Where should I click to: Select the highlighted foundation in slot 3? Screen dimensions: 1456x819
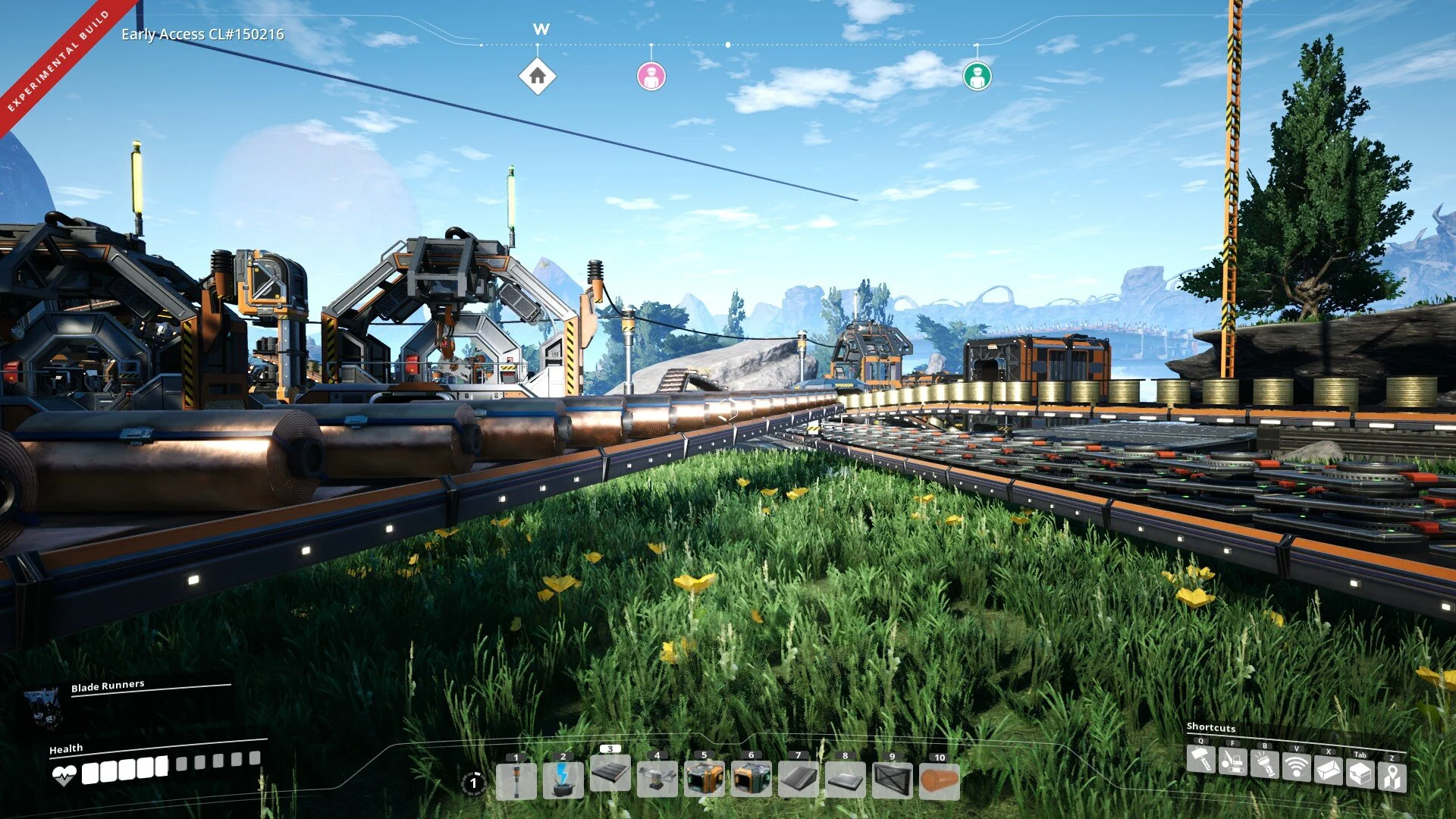[x=610, y=774]
